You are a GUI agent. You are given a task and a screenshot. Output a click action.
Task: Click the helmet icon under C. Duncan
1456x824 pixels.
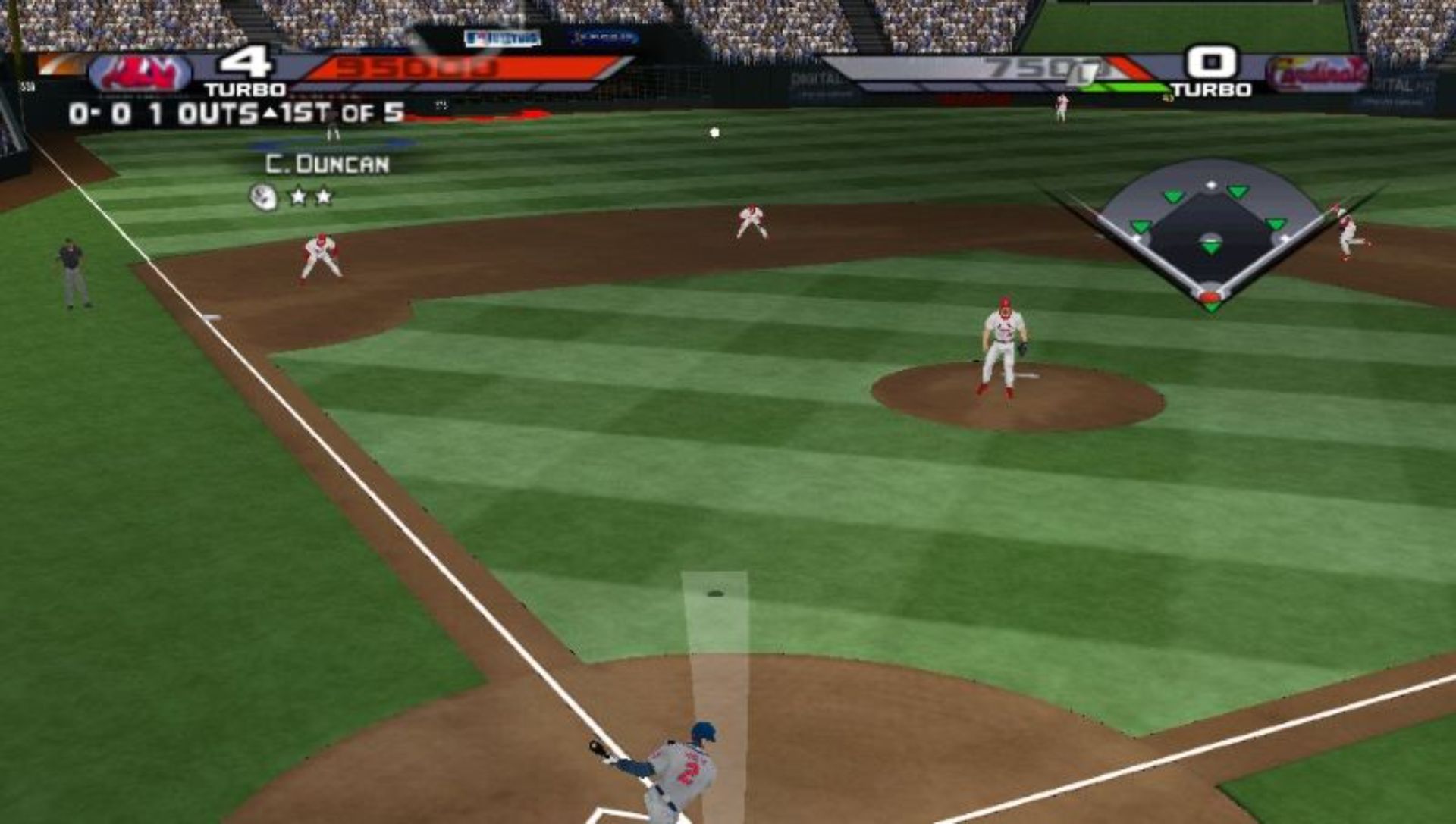[262, 197]
